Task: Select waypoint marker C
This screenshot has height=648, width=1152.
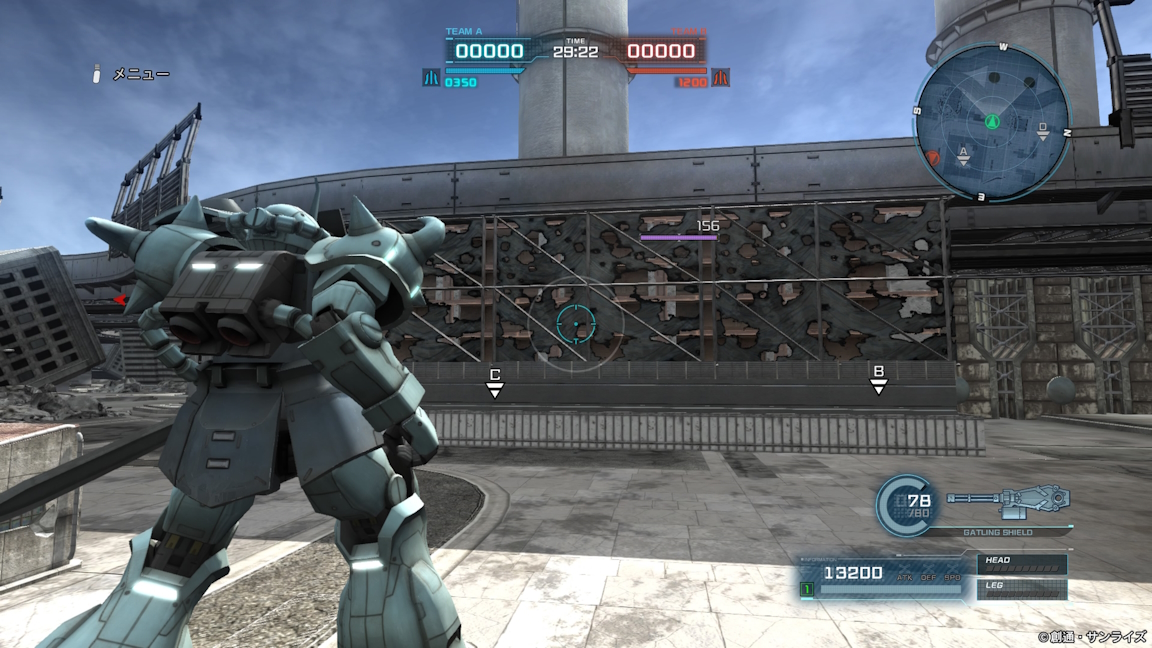Action: [x=494, y=381]
